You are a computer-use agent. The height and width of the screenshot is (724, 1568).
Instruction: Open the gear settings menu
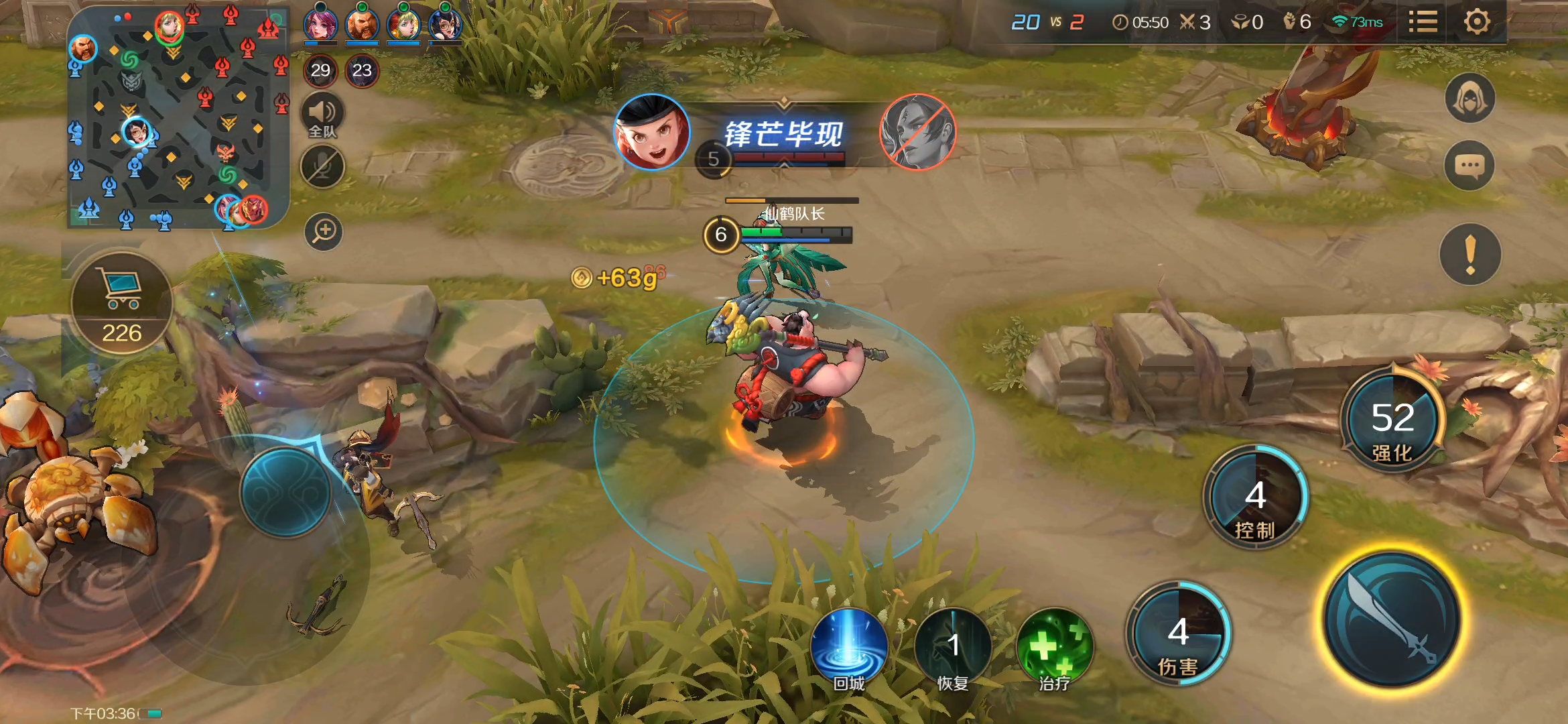pyautogui.click(x=1476, y=22)
